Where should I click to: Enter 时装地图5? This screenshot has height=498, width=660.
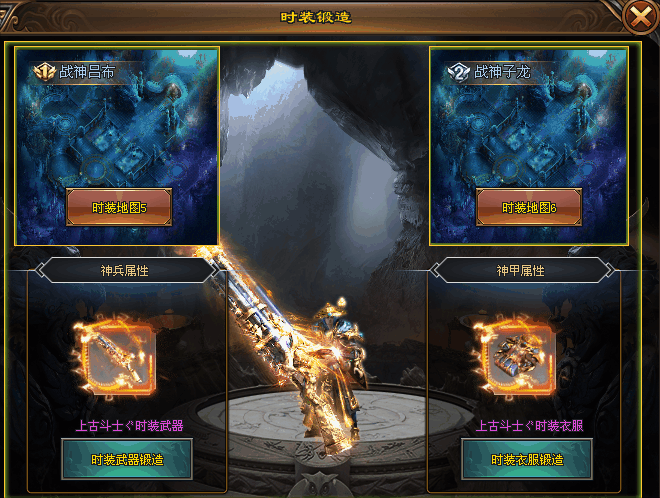pyautogui.click(x=119, y=207)
